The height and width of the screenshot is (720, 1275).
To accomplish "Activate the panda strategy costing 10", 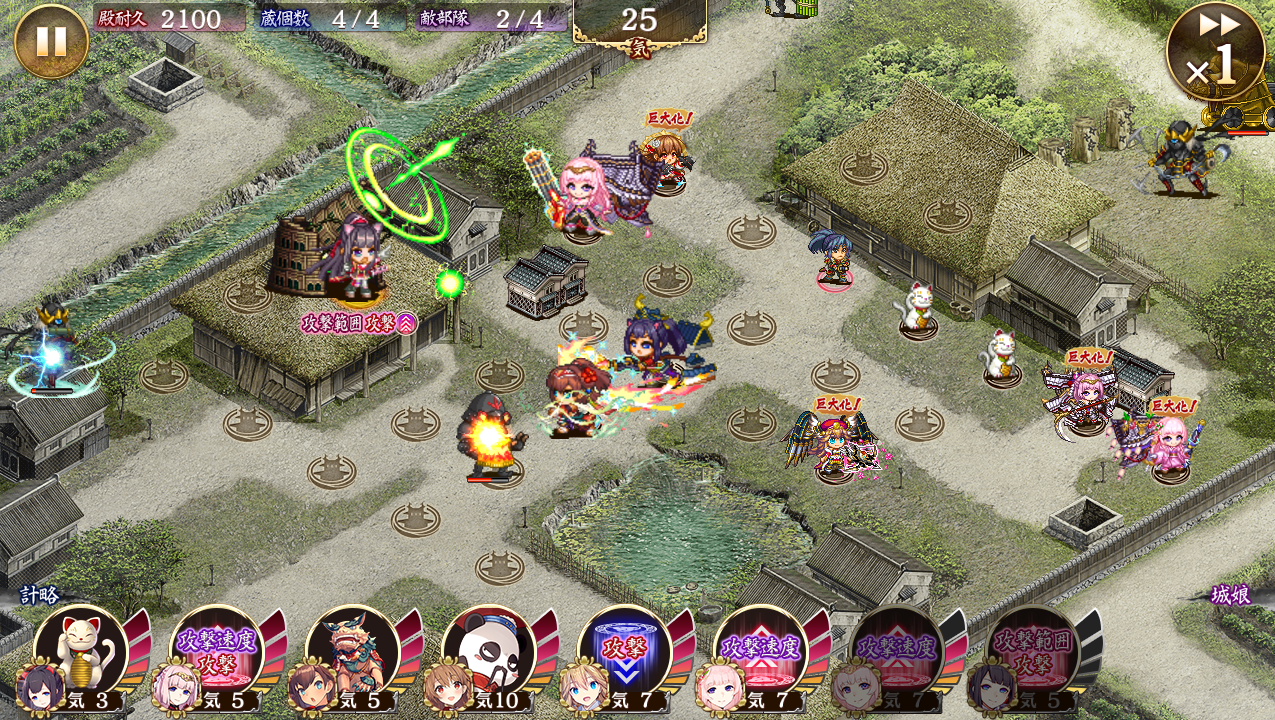I will pyautogui.click(x=488, y=651).
